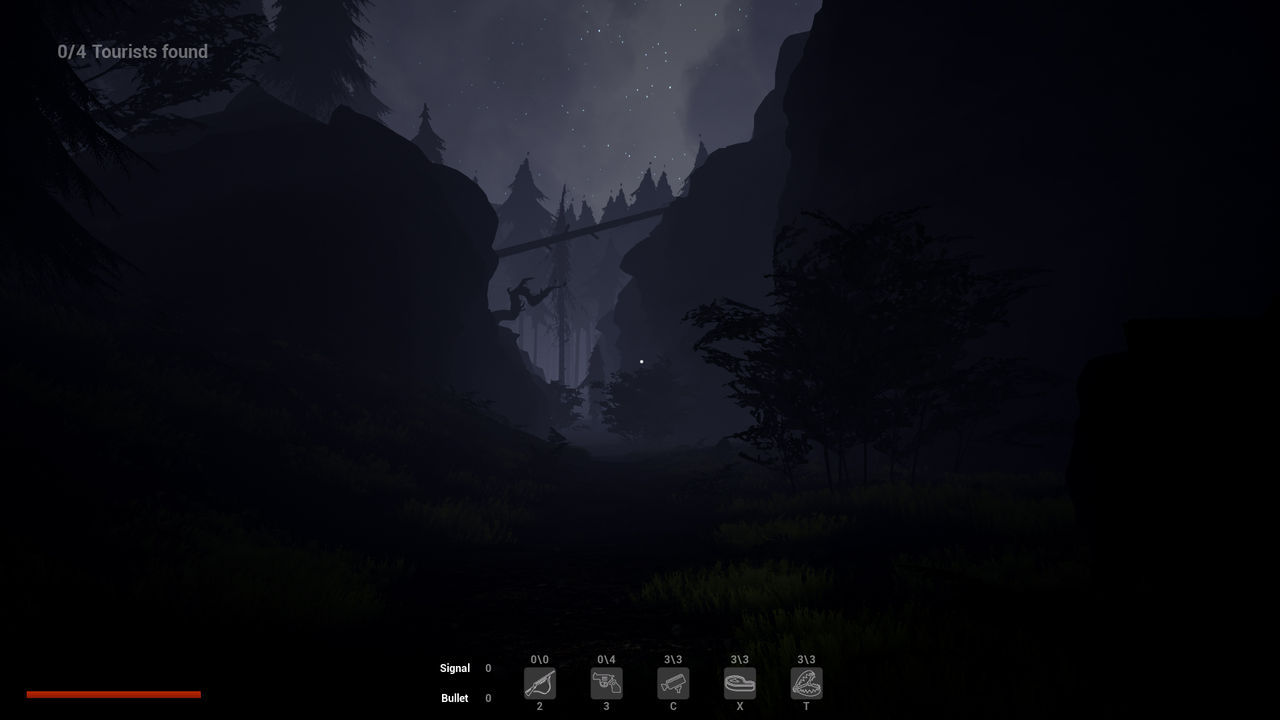
Task: Select the shotgun icon in slot 2
Action: (x=540, y=683)
